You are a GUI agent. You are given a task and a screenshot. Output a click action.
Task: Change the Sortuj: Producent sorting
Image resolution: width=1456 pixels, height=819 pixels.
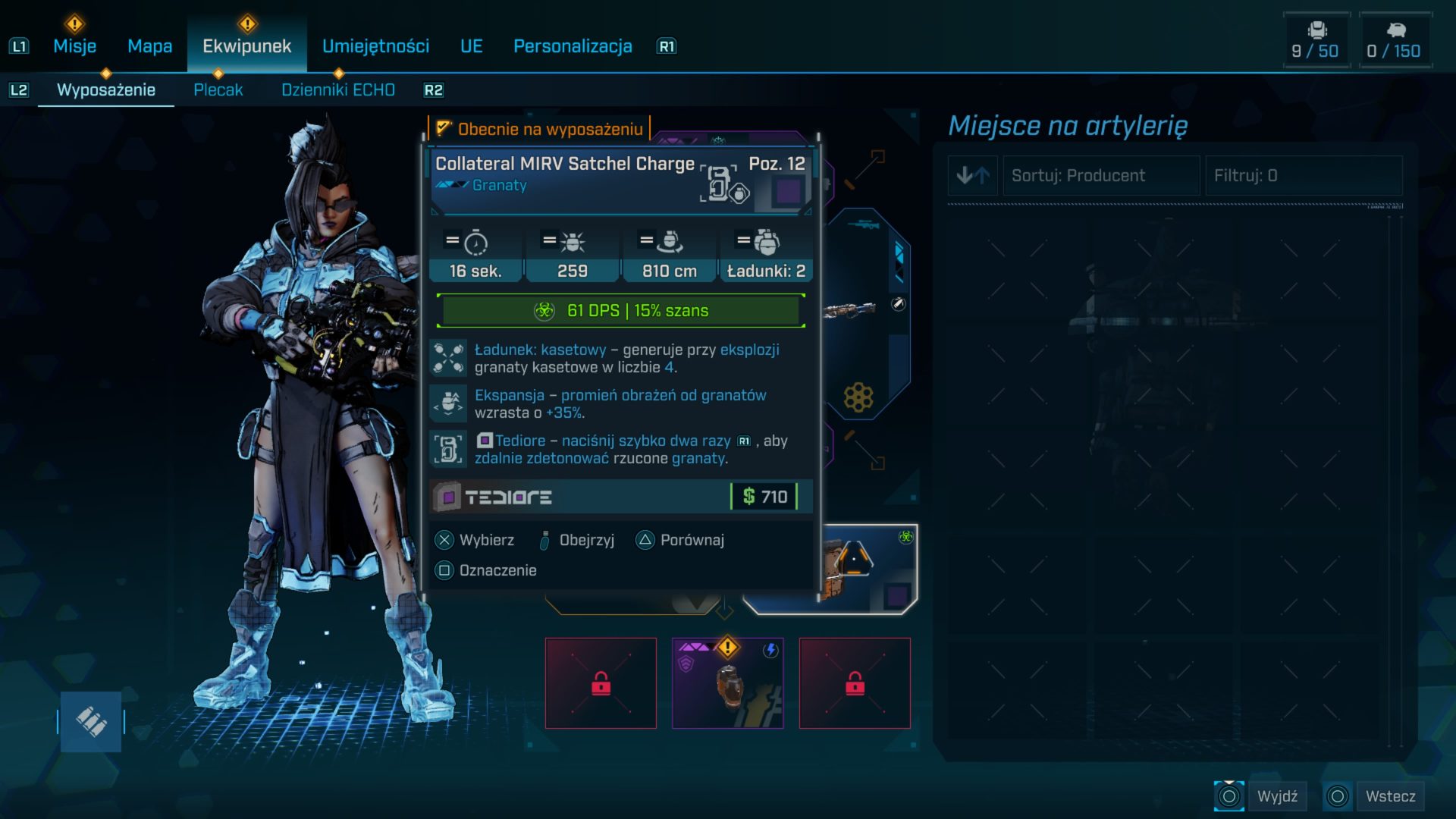pos(1101,176)
